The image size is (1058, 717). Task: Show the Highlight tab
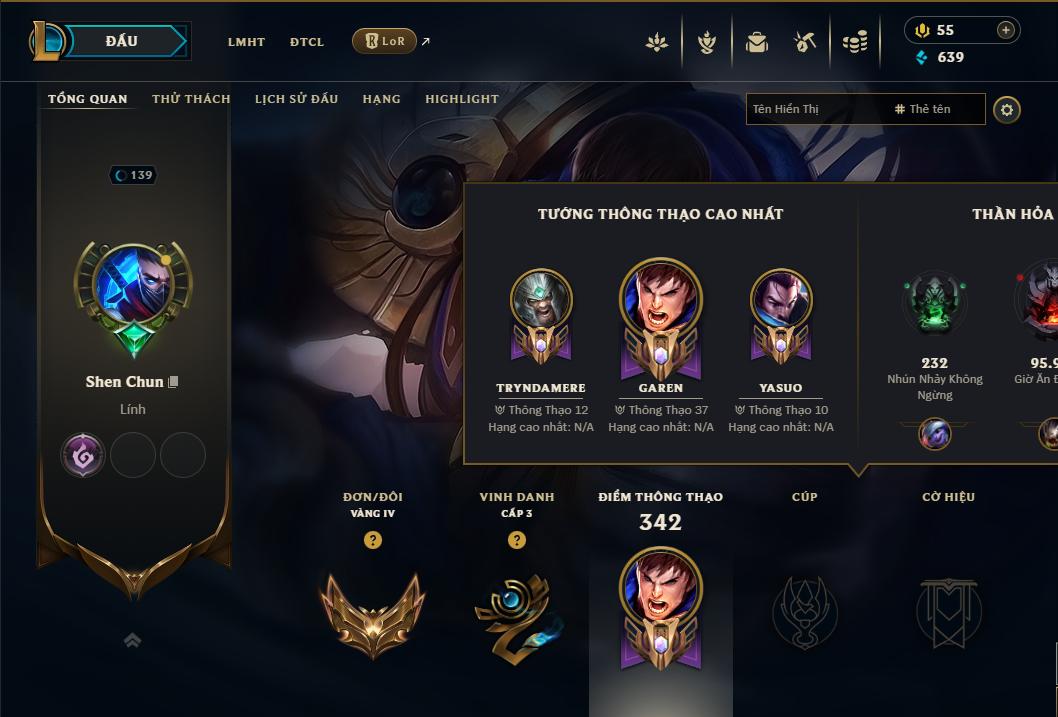point(462,99)
